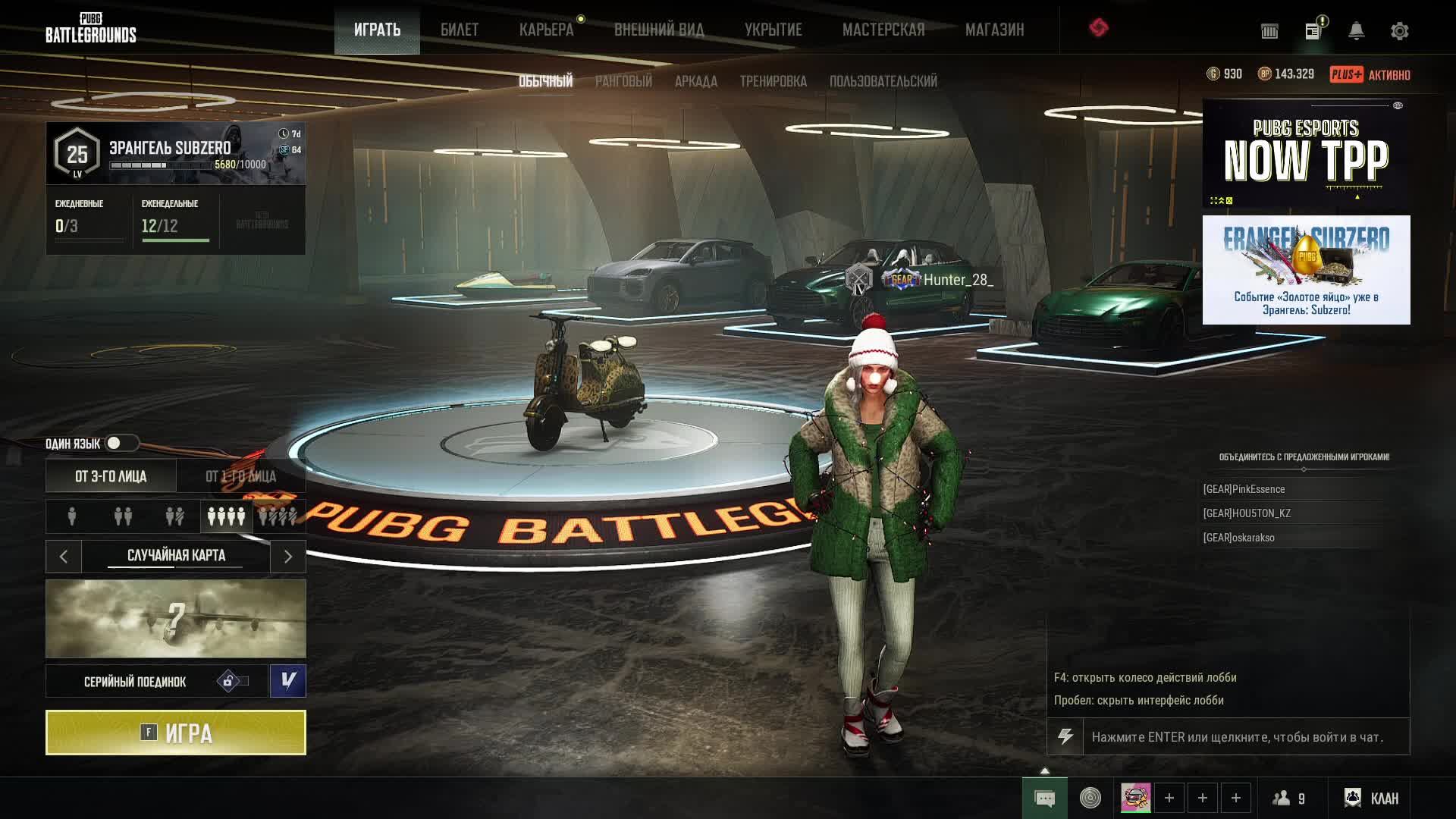Invite suggested player [GEAR]PinkEssence

tap(1244, 489)
